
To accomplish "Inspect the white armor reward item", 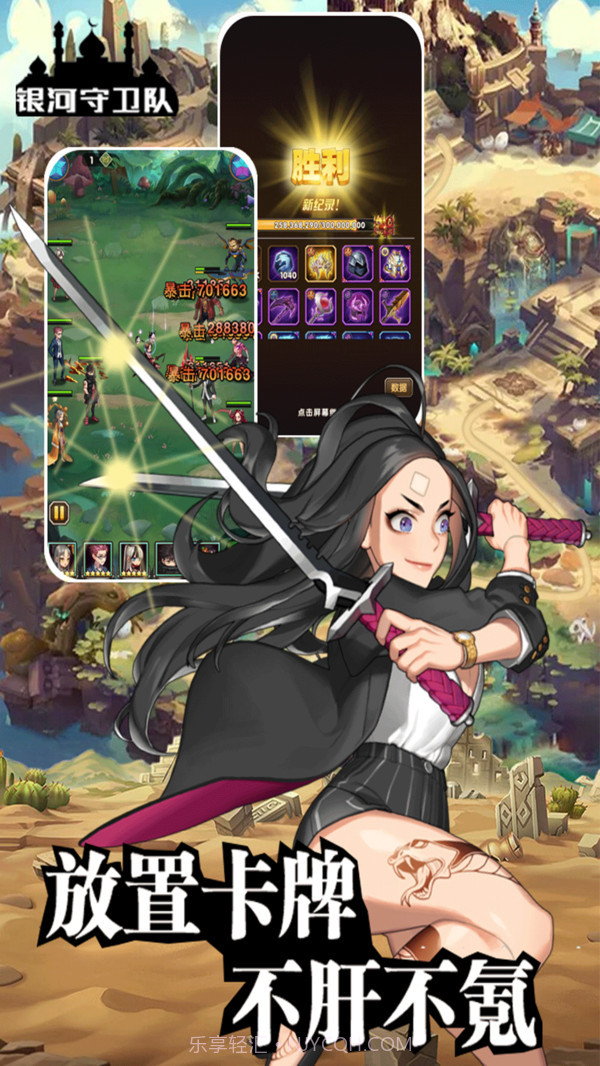I will [x=396, y=262].
